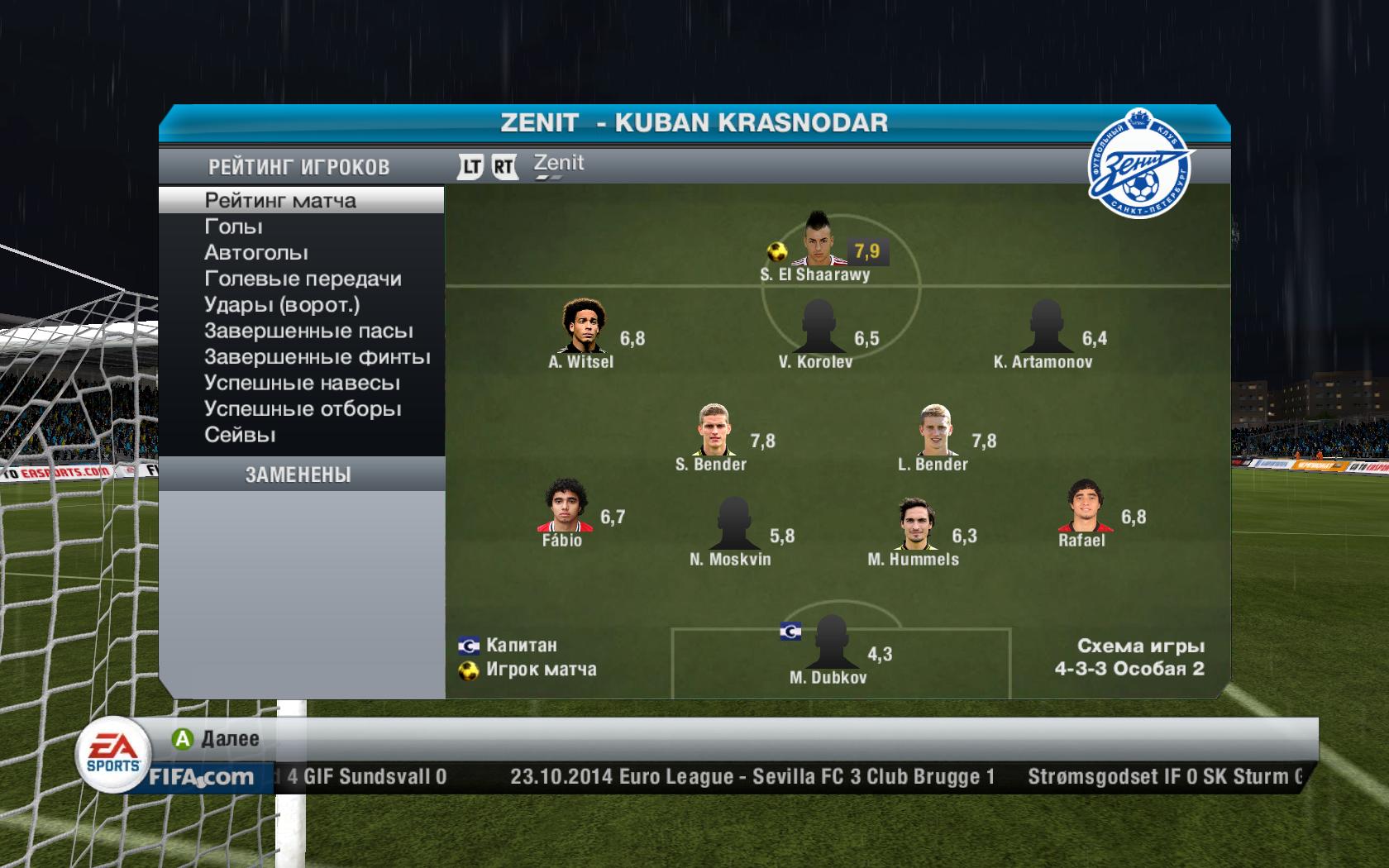Select Rafael's player portrait
This screenshot has width=1389, height=868.
click(x=1082, y=505)
